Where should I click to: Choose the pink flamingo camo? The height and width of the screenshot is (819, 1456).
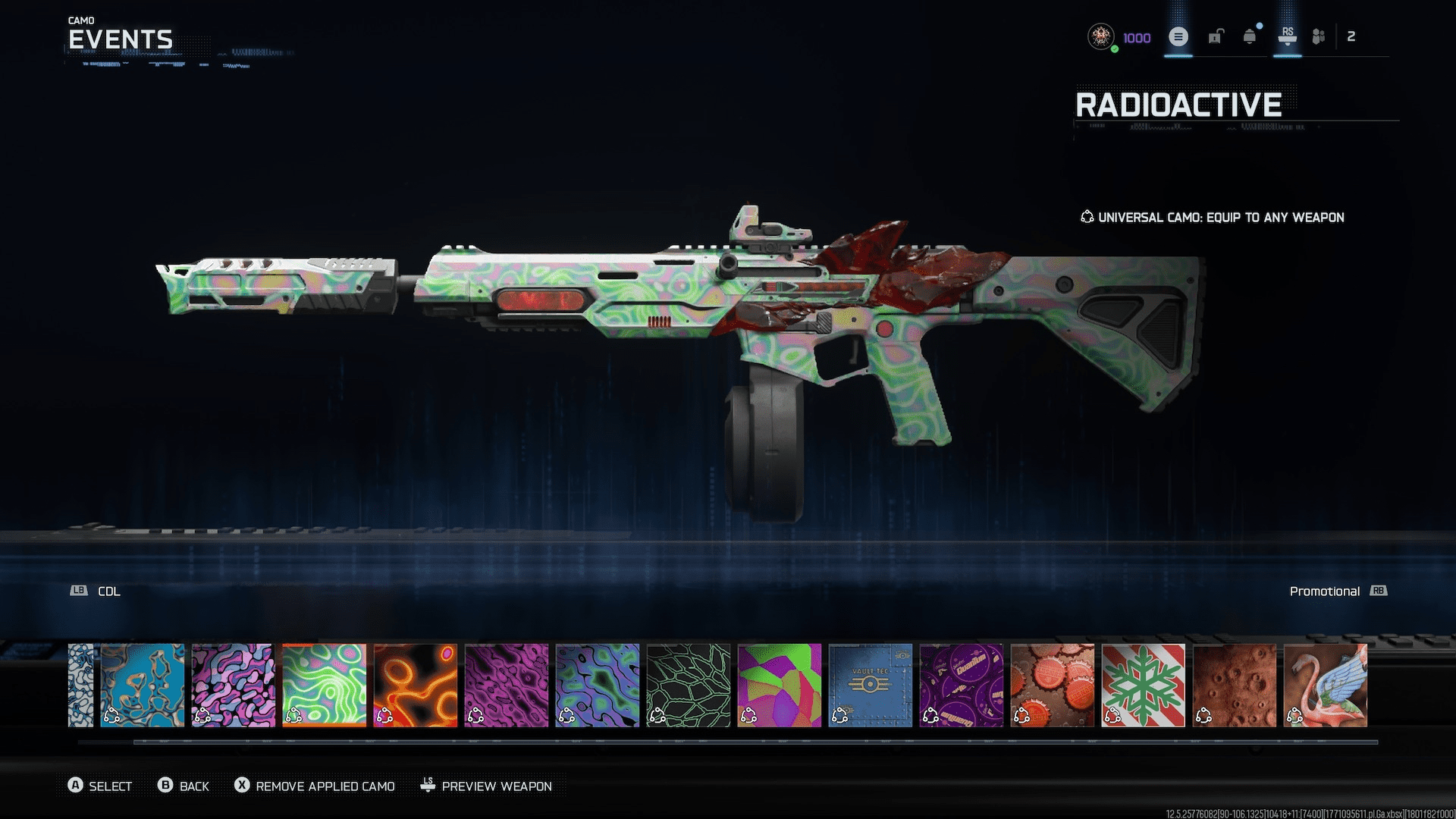[x=1325, y=685]
